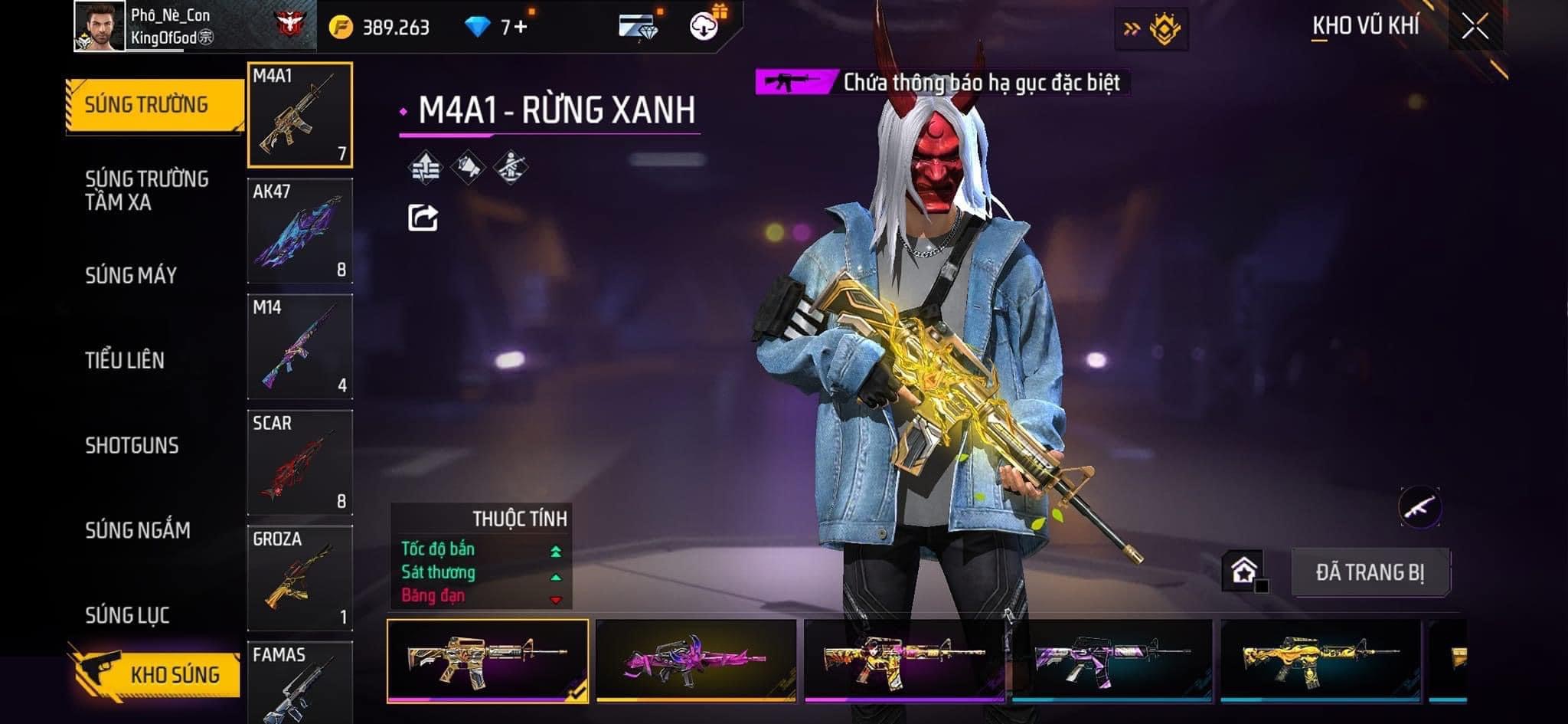Open the Súng Máy category
The image size is (1568, 724).
[x=131, y=276]
